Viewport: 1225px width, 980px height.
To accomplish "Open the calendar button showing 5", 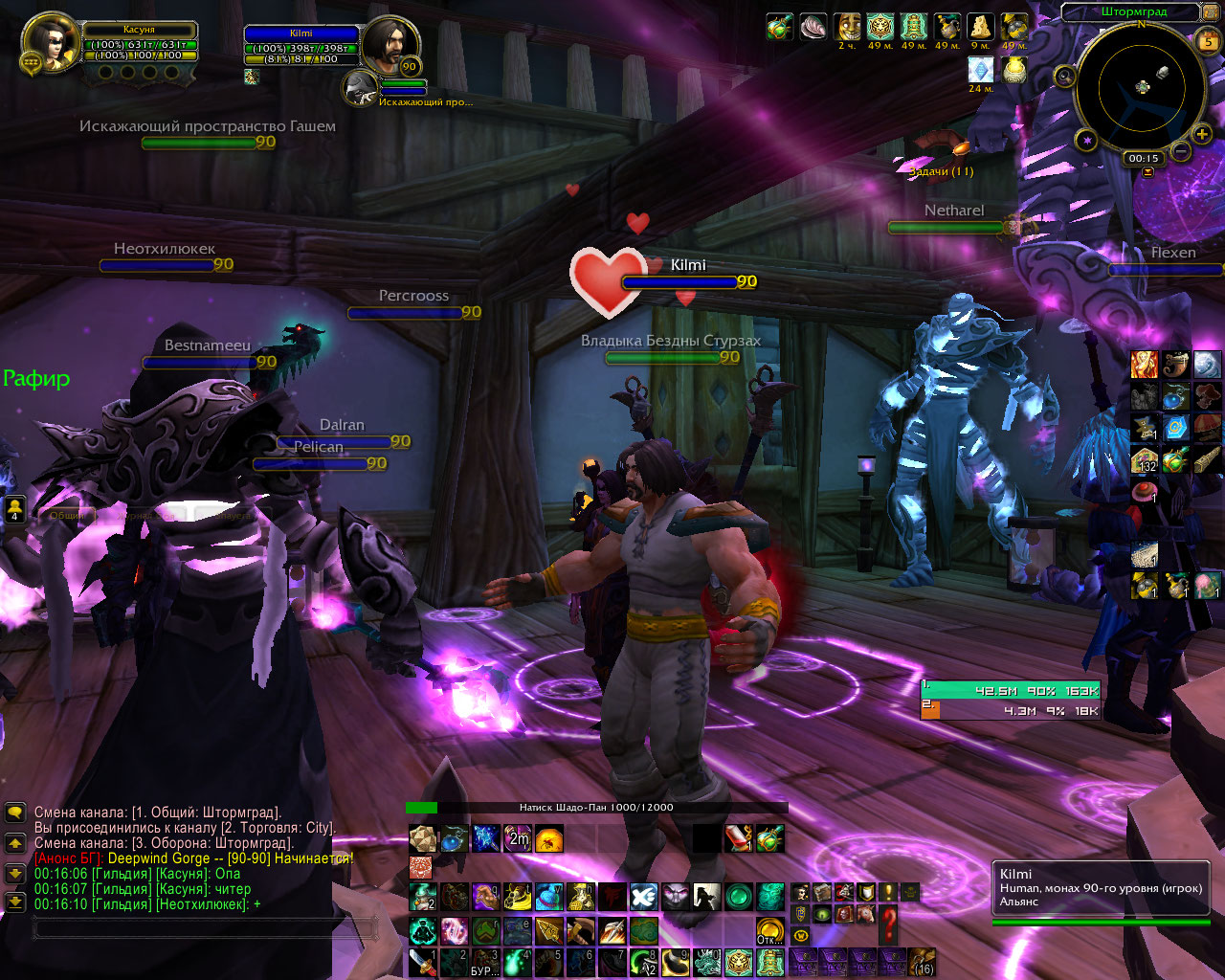I will click(1209, 41).
